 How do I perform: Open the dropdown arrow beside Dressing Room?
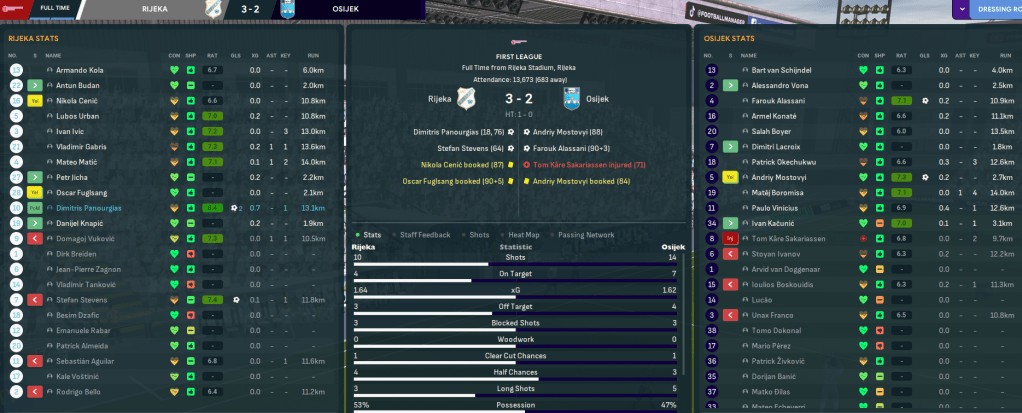962,10
